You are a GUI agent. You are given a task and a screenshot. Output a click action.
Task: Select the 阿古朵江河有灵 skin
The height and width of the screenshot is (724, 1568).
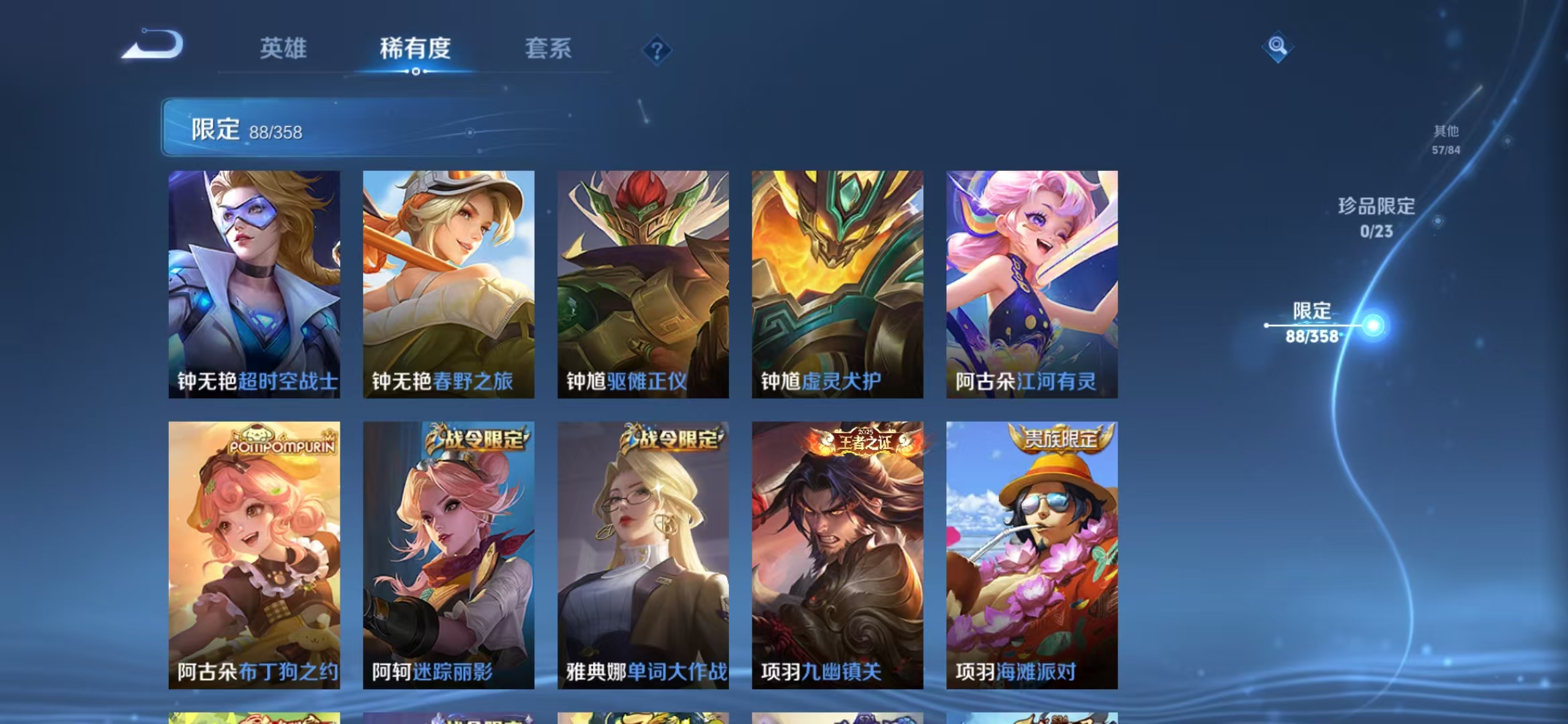(x=1030, y=282)
